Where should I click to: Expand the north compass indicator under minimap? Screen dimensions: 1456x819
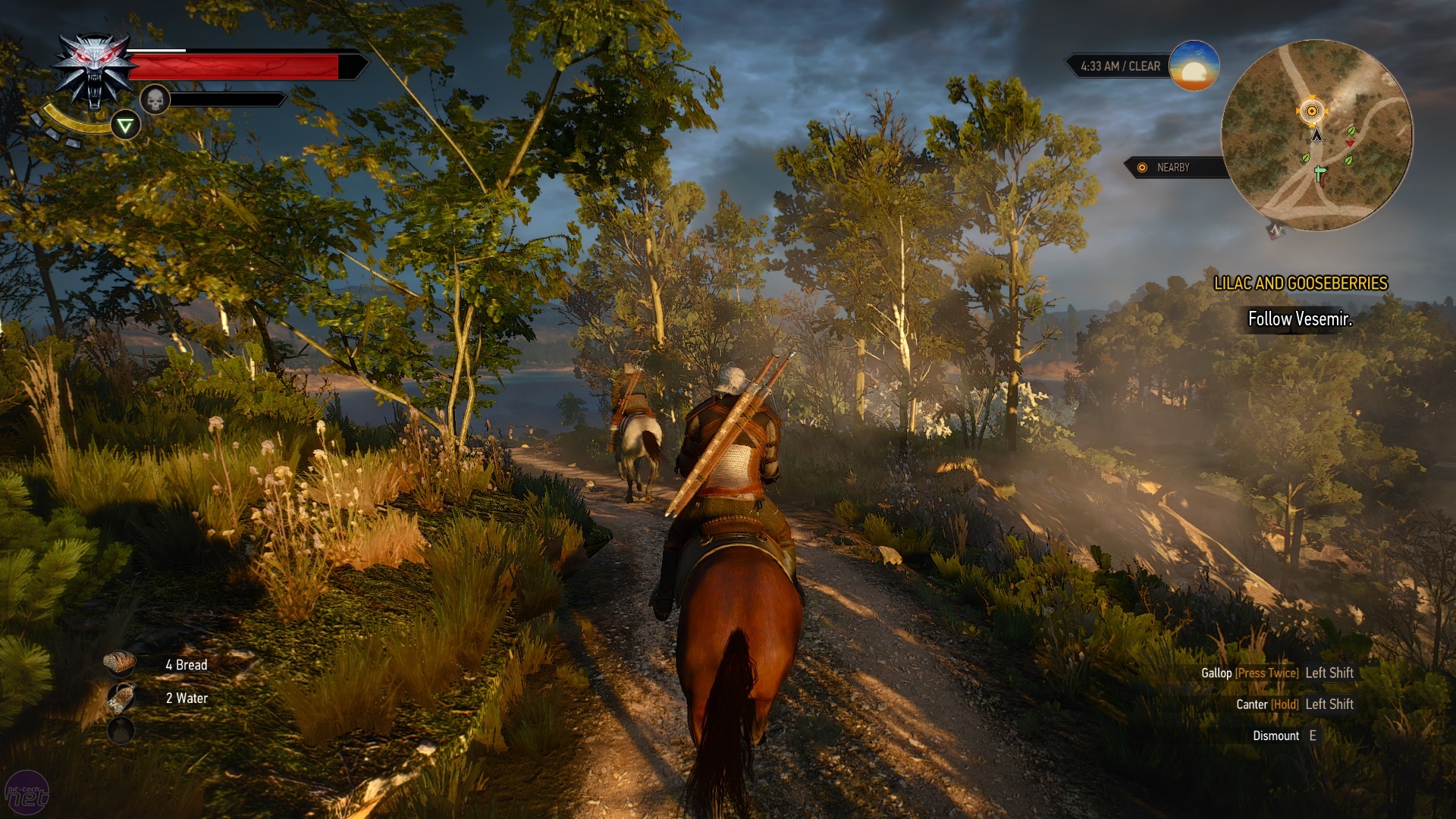[1276, 229]
